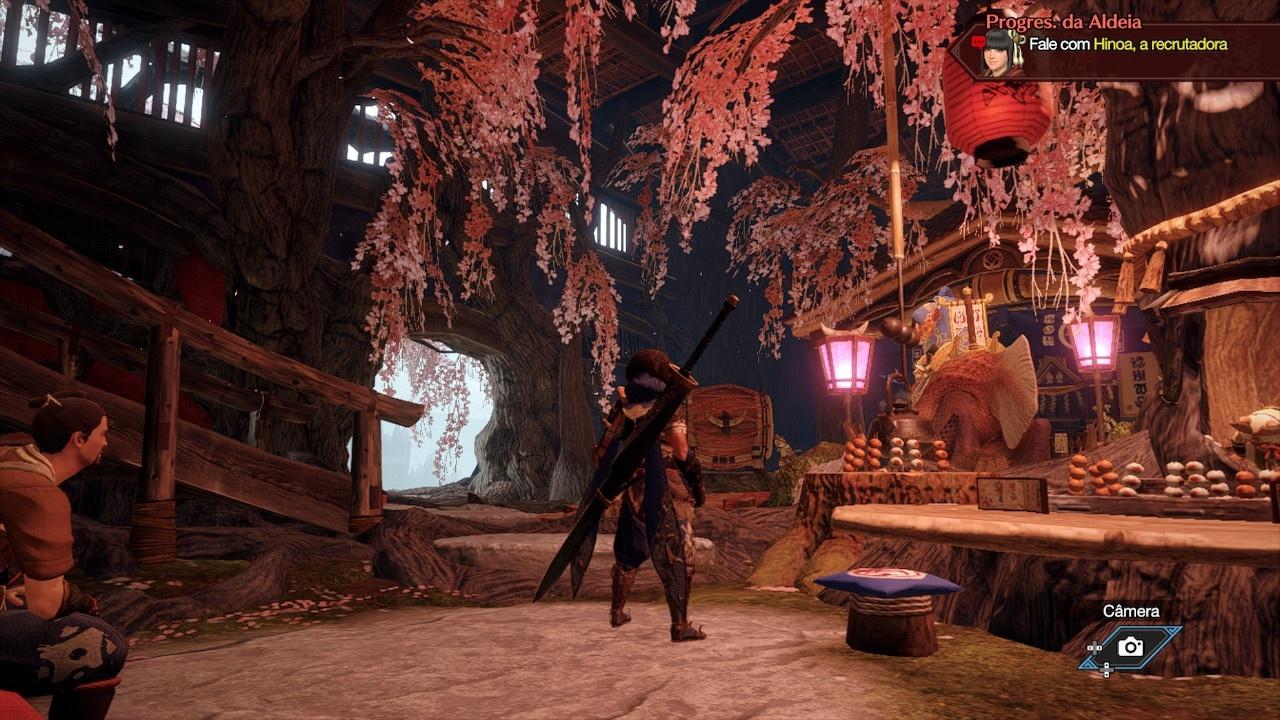Click the red speech bubble icon beside Hinoa's portrait

click(x=979, y=41)
